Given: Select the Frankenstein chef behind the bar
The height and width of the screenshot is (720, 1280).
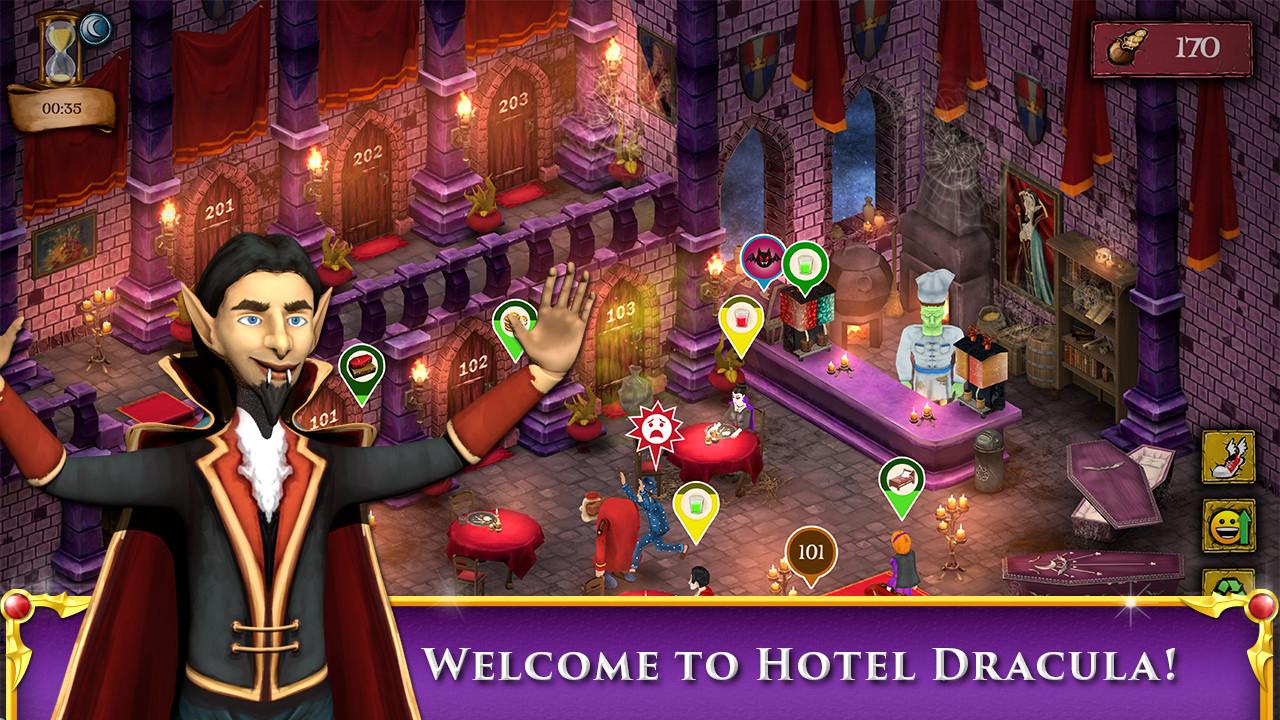Looking at the screenshot, I should pos(930,330).
